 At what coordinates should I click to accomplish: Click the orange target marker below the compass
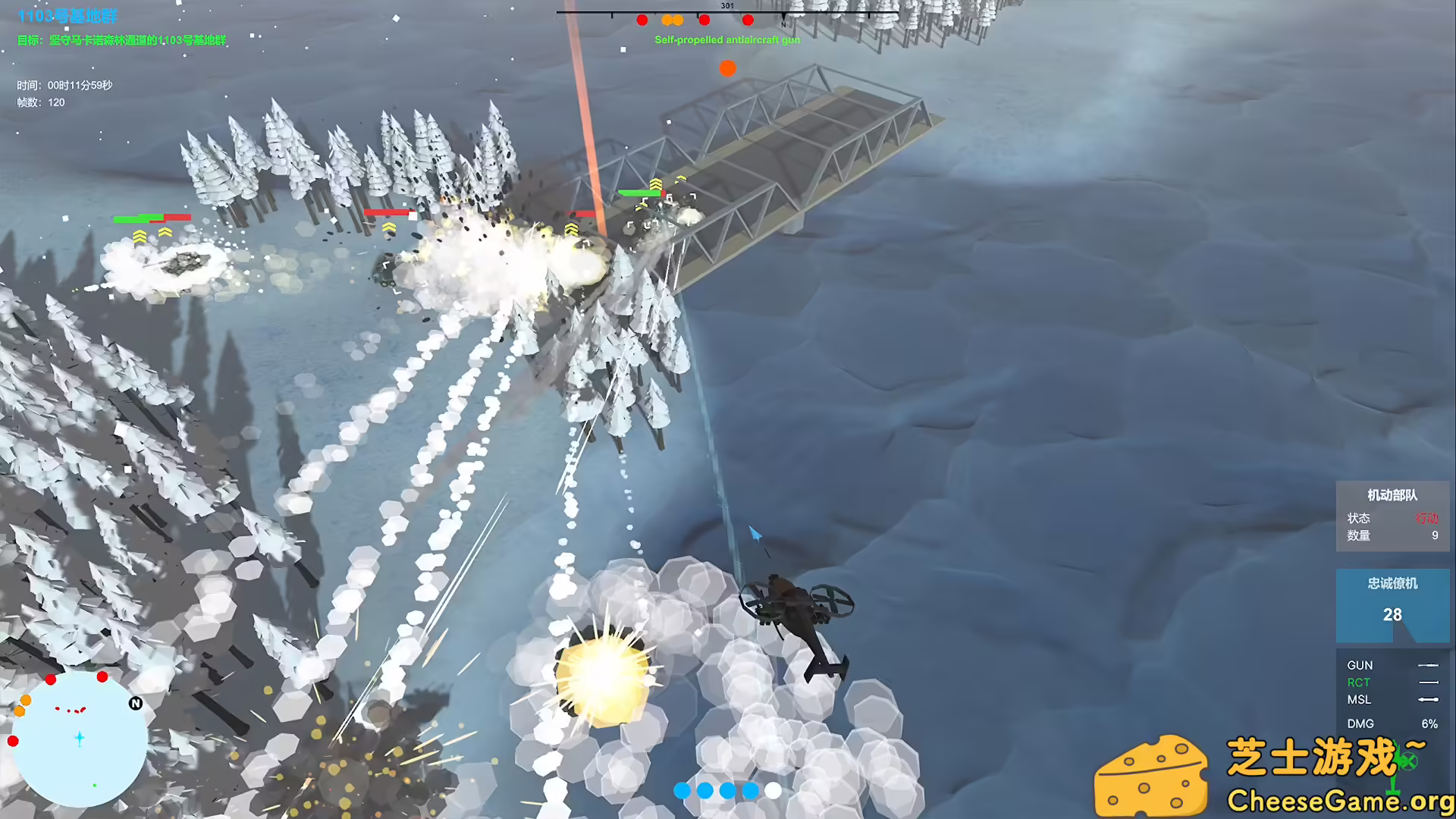click(727, 68)
